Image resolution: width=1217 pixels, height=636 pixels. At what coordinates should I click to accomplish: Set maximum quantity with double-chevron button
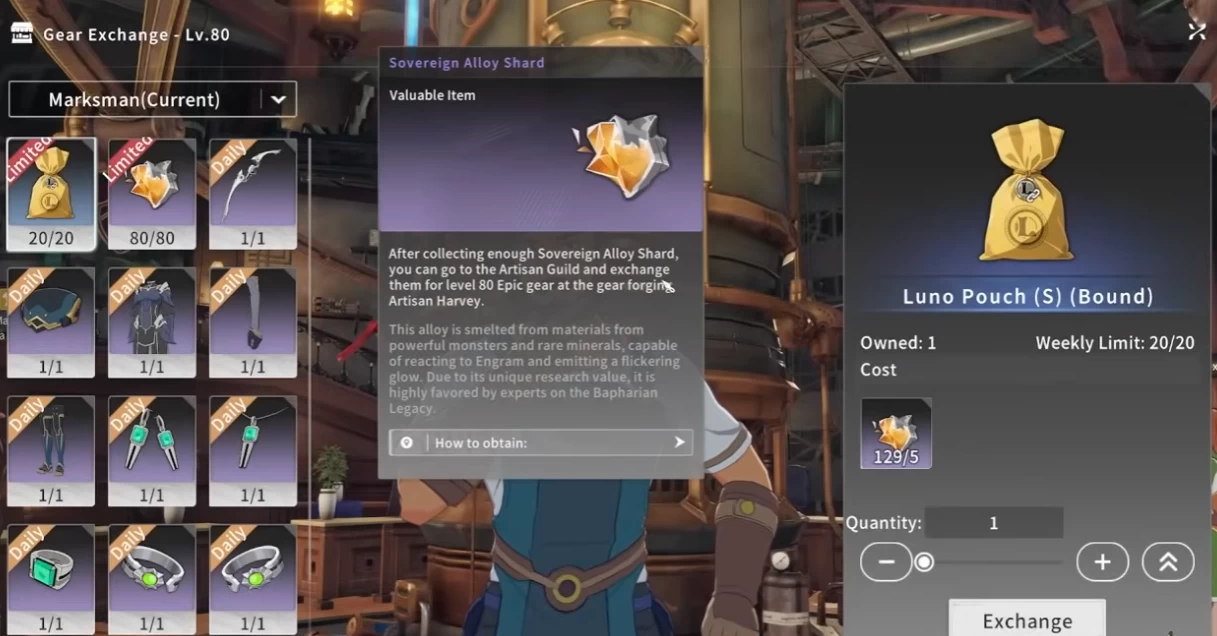tap(1168, 562)
